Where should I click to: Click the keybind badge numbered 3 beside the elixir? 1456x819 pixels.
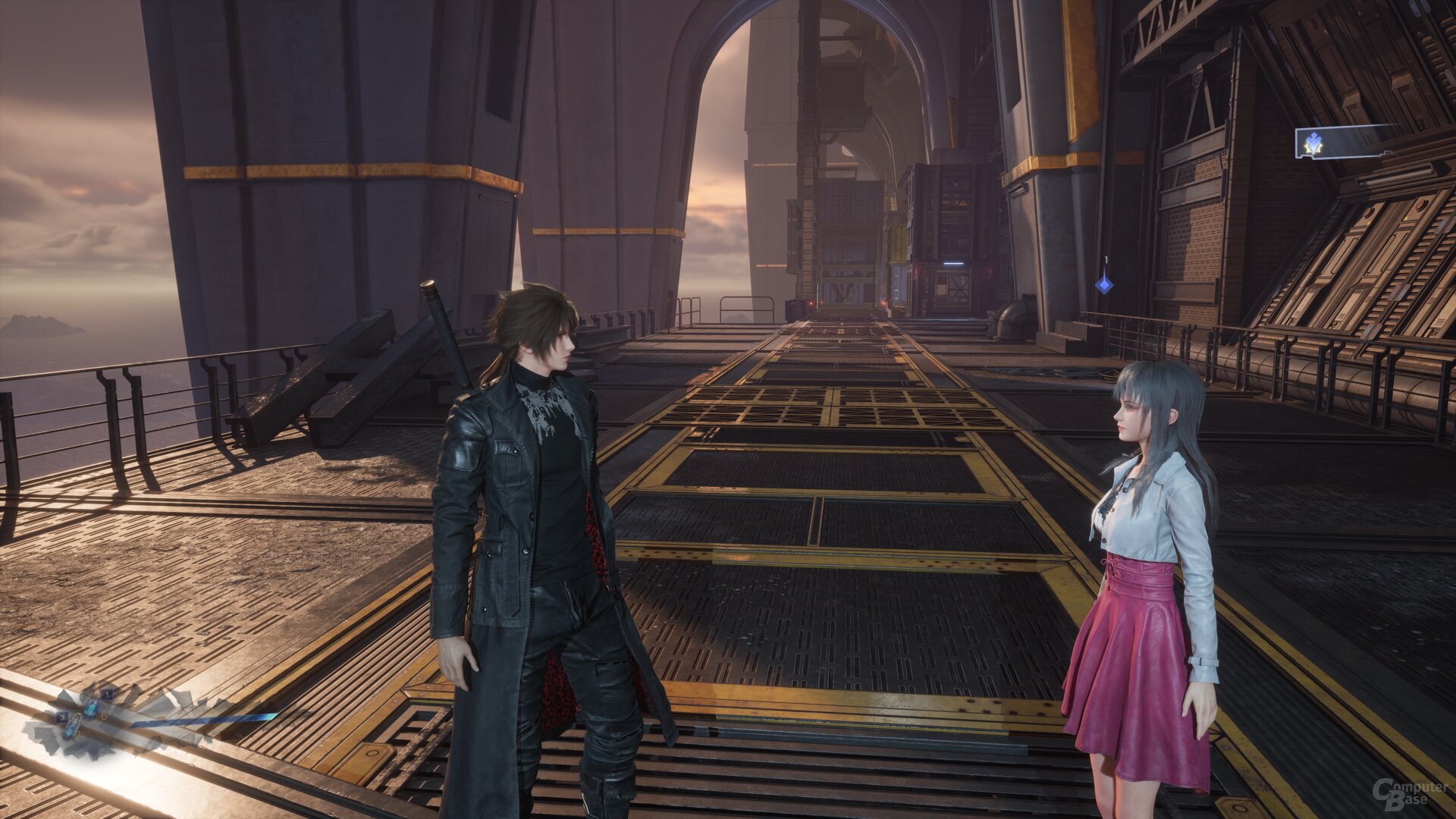(x=63, y=717)
